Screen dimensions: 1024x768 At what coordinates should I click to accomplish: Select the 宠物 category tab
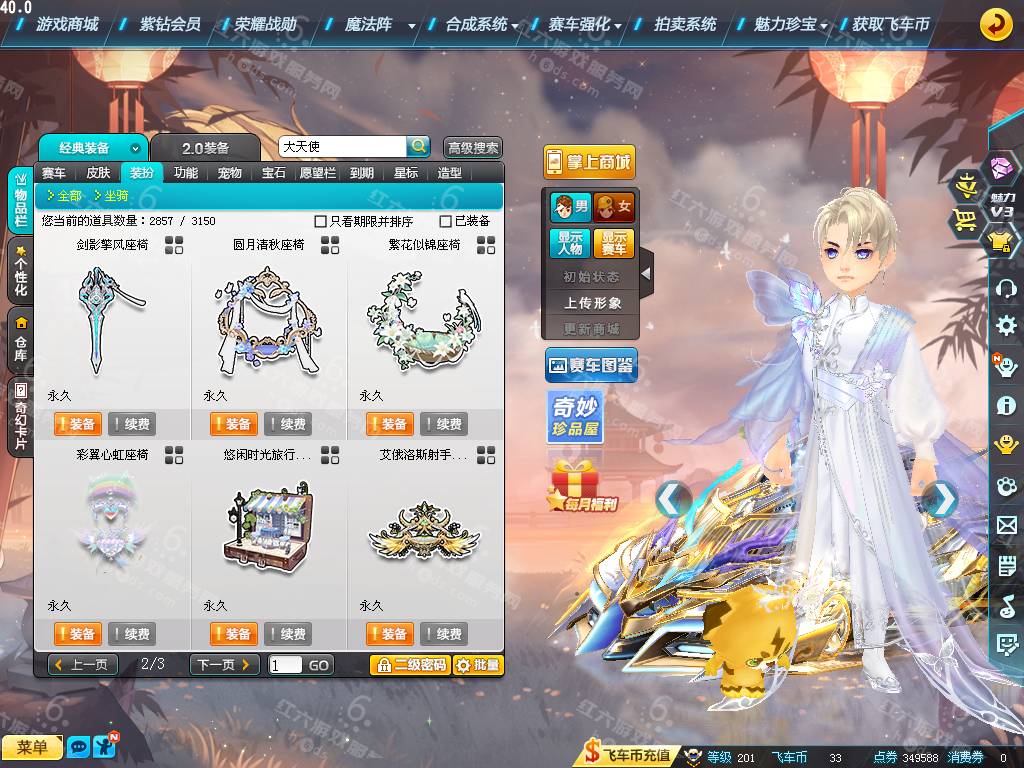(230, 173)
